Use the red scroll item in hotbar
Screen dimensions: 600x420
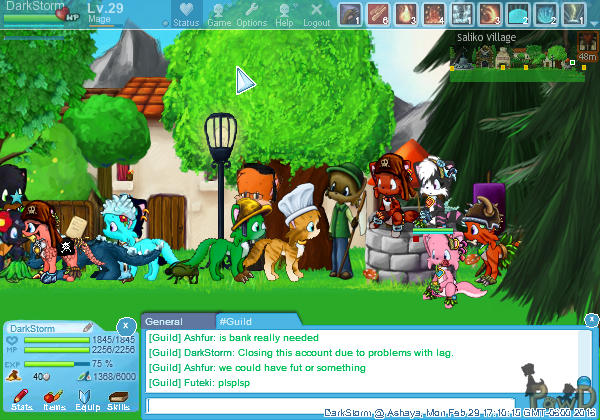pyautogui.click(x=378, y=14)
